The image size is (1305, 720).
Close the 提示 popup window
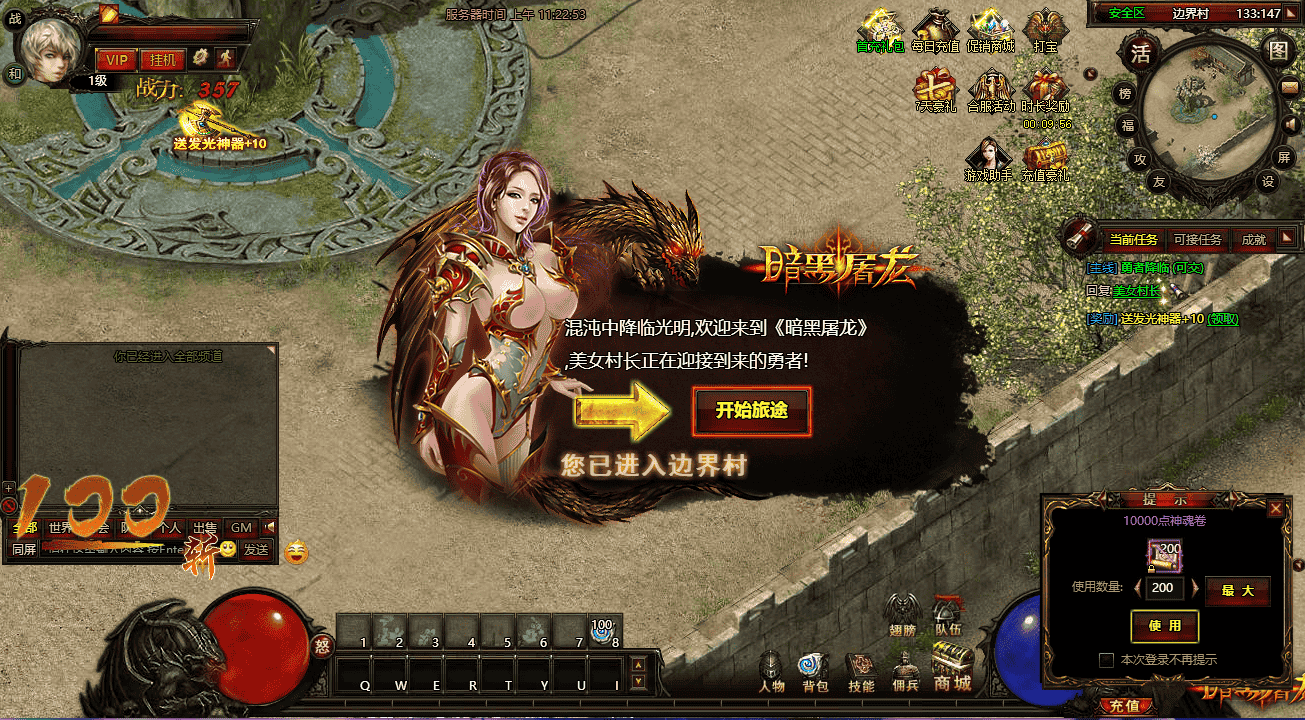tap(1275, 508)
